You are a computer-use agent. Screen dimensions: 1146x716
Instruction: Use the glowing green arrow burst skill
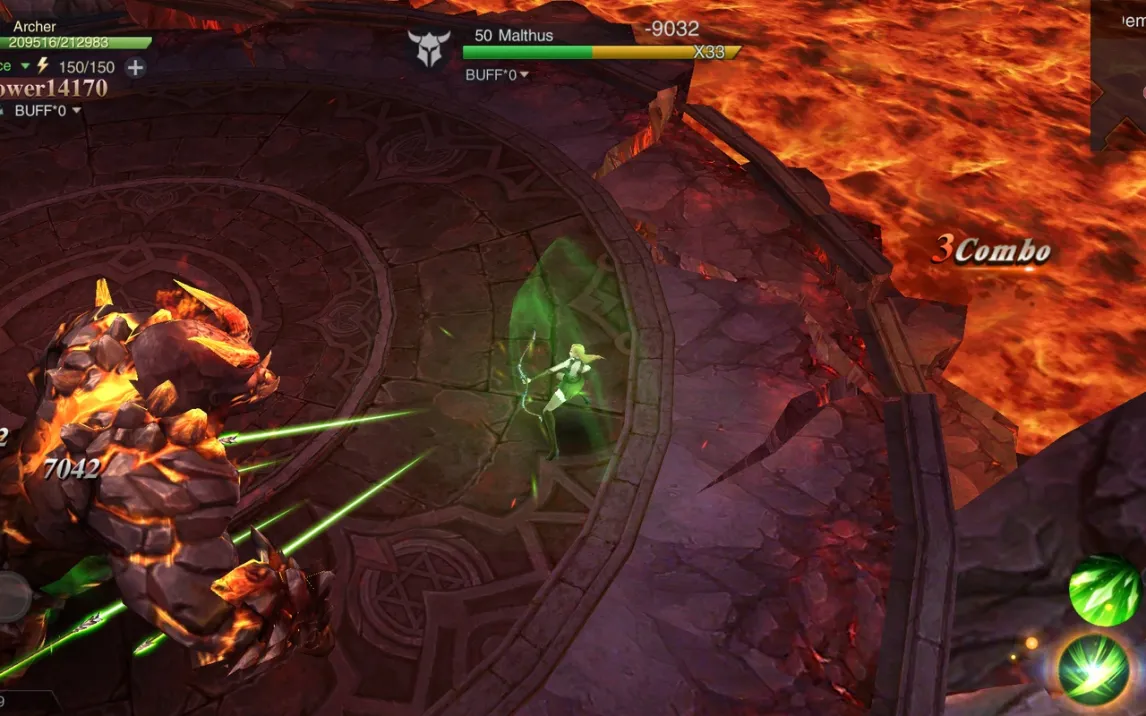[1094, 670]
